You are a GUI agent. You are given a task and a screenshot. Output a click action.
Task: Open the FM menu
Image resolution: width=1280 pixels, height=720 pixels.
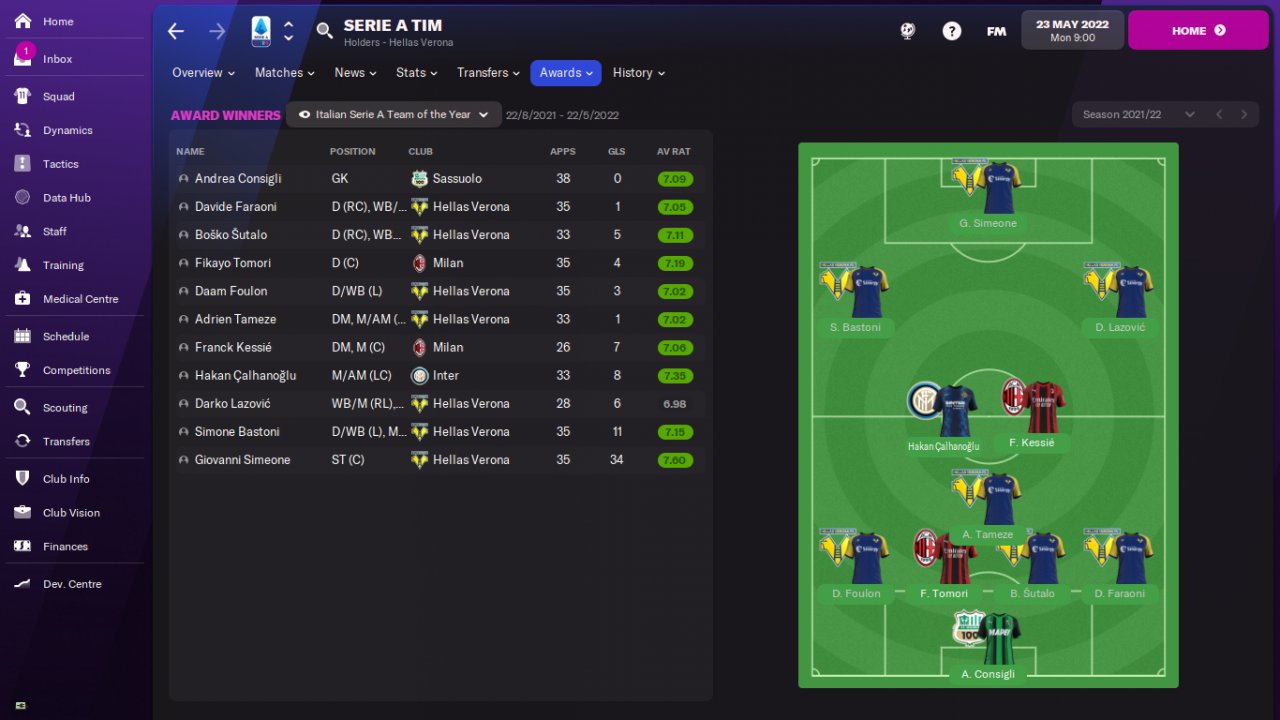[x=996, y=31]
